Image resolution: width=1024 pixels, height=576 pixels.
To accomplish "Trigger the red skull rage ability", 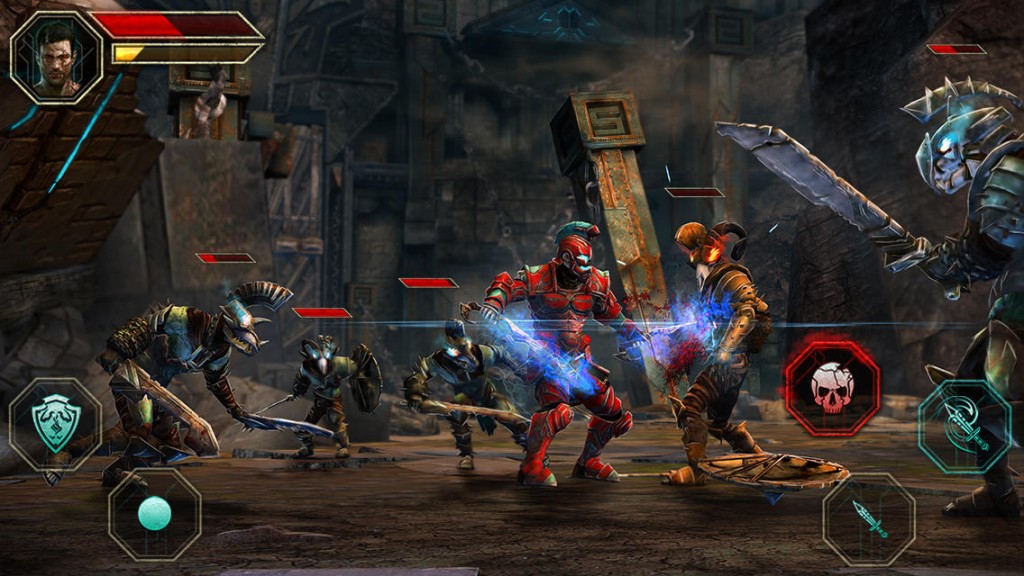I will [x=832, y=385].
